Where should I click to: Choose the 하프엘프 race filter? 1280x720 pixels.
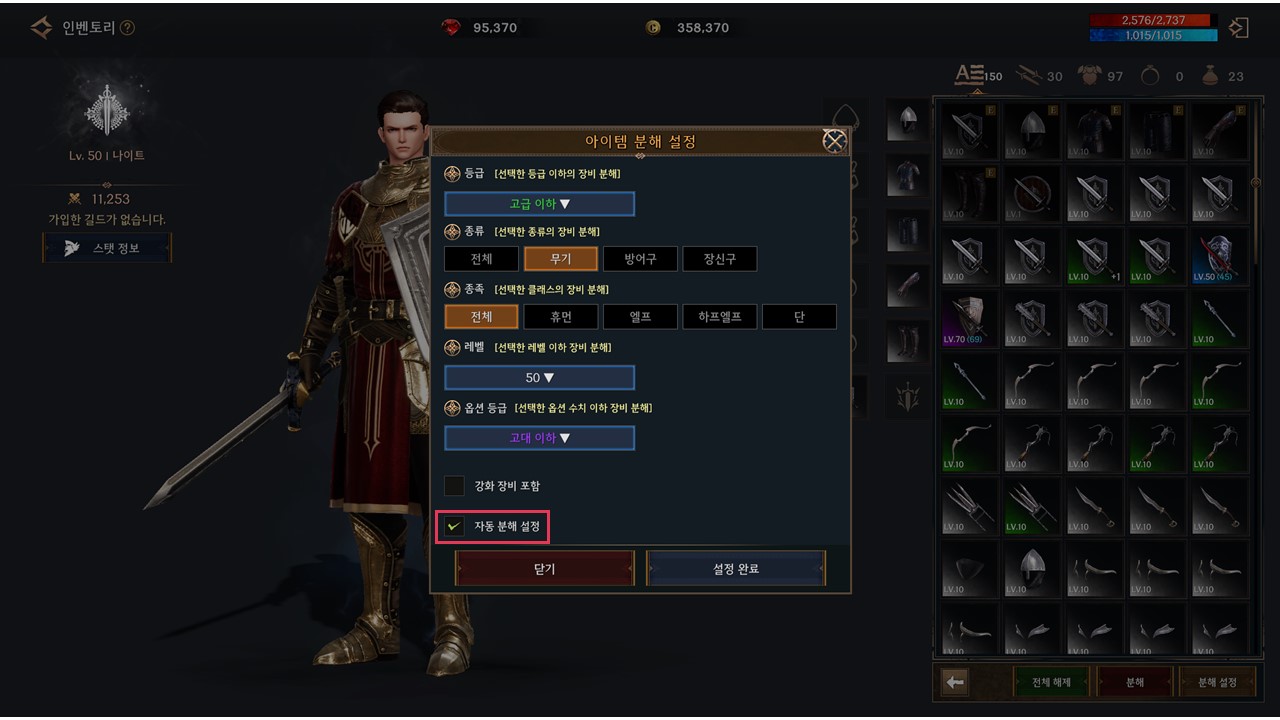coord(719,317)
